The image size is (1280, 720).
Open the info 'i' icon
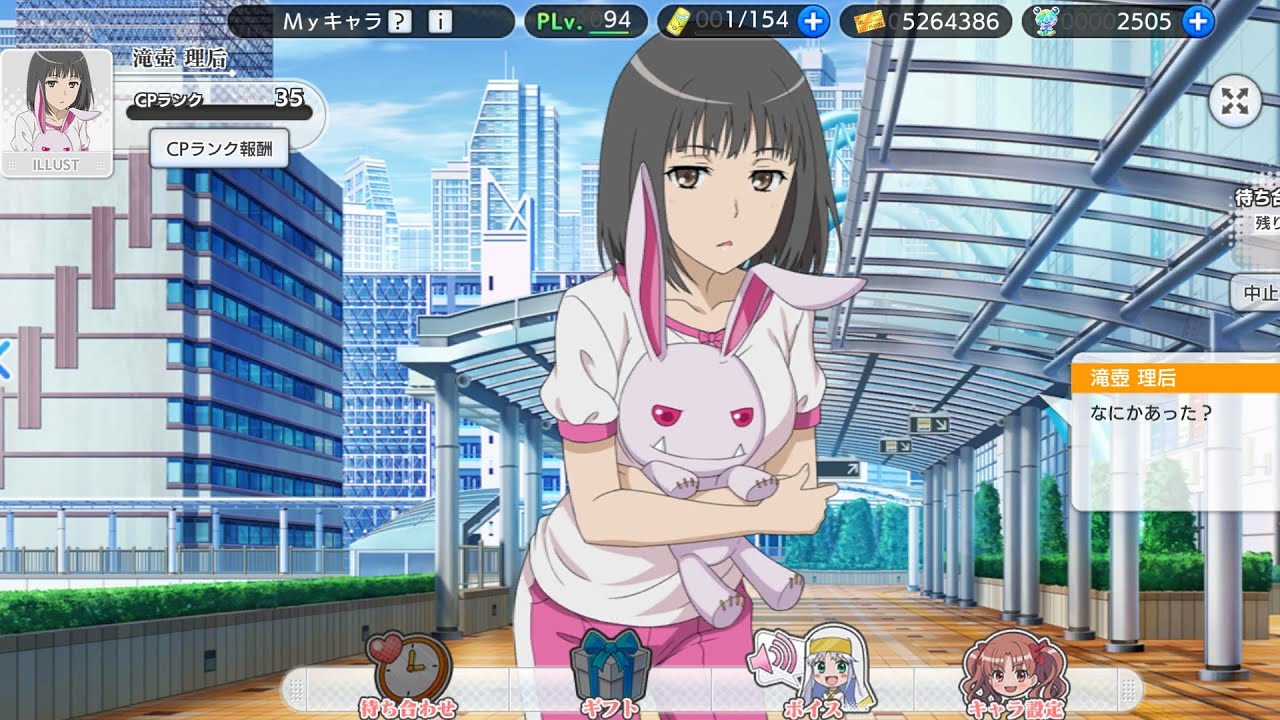pyautogui.click(x=439, y=21)
